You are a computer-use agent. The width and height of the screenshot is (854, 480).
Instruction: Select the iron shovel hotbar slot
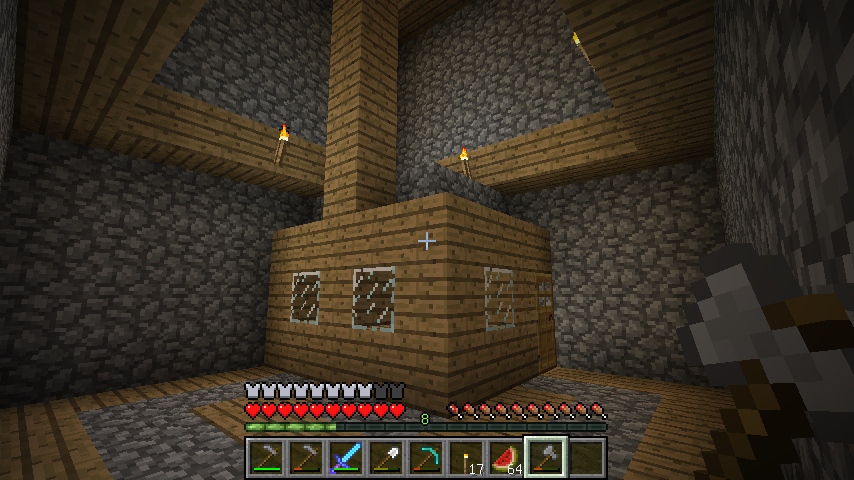(385, 457)
